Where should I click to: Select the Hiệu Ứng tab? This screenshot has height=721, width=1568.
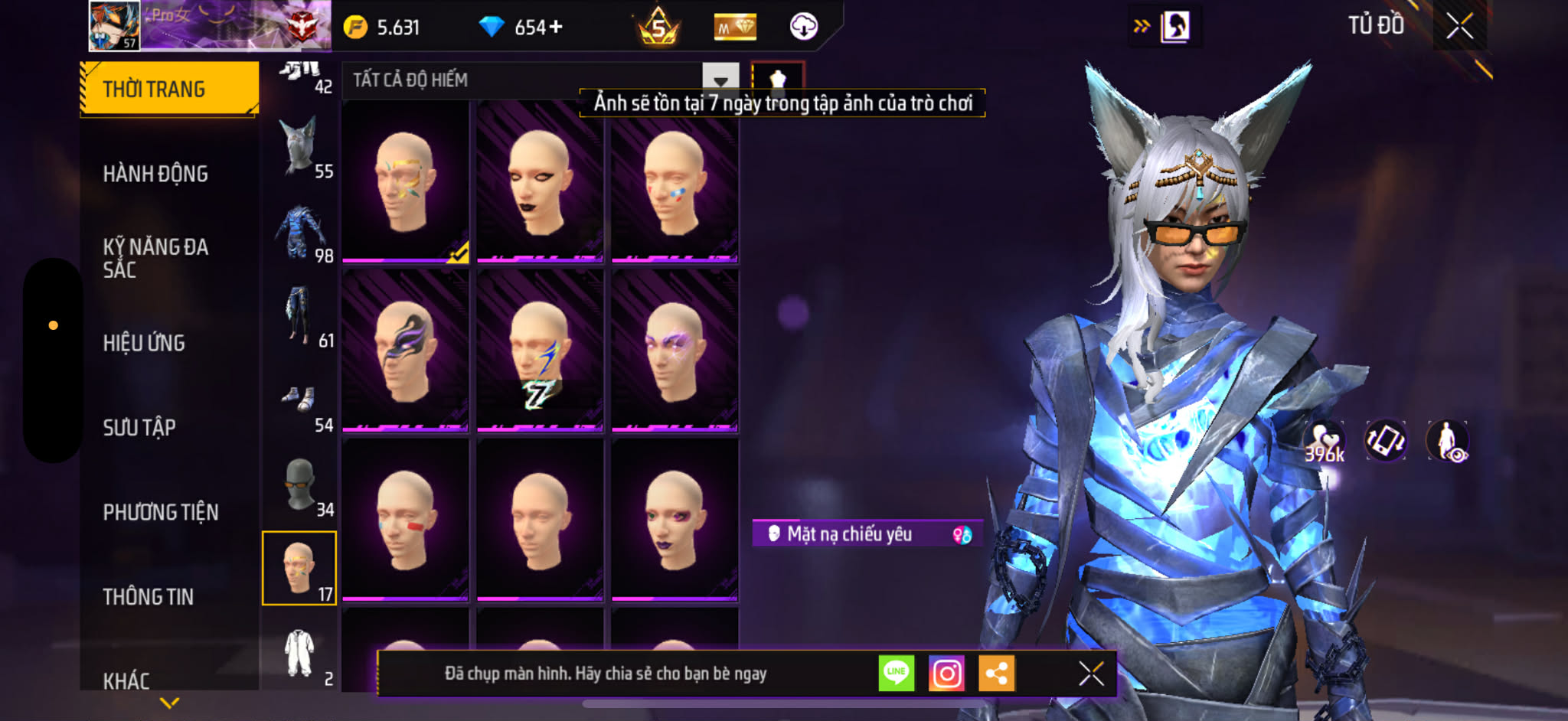[x=144, y=343]
